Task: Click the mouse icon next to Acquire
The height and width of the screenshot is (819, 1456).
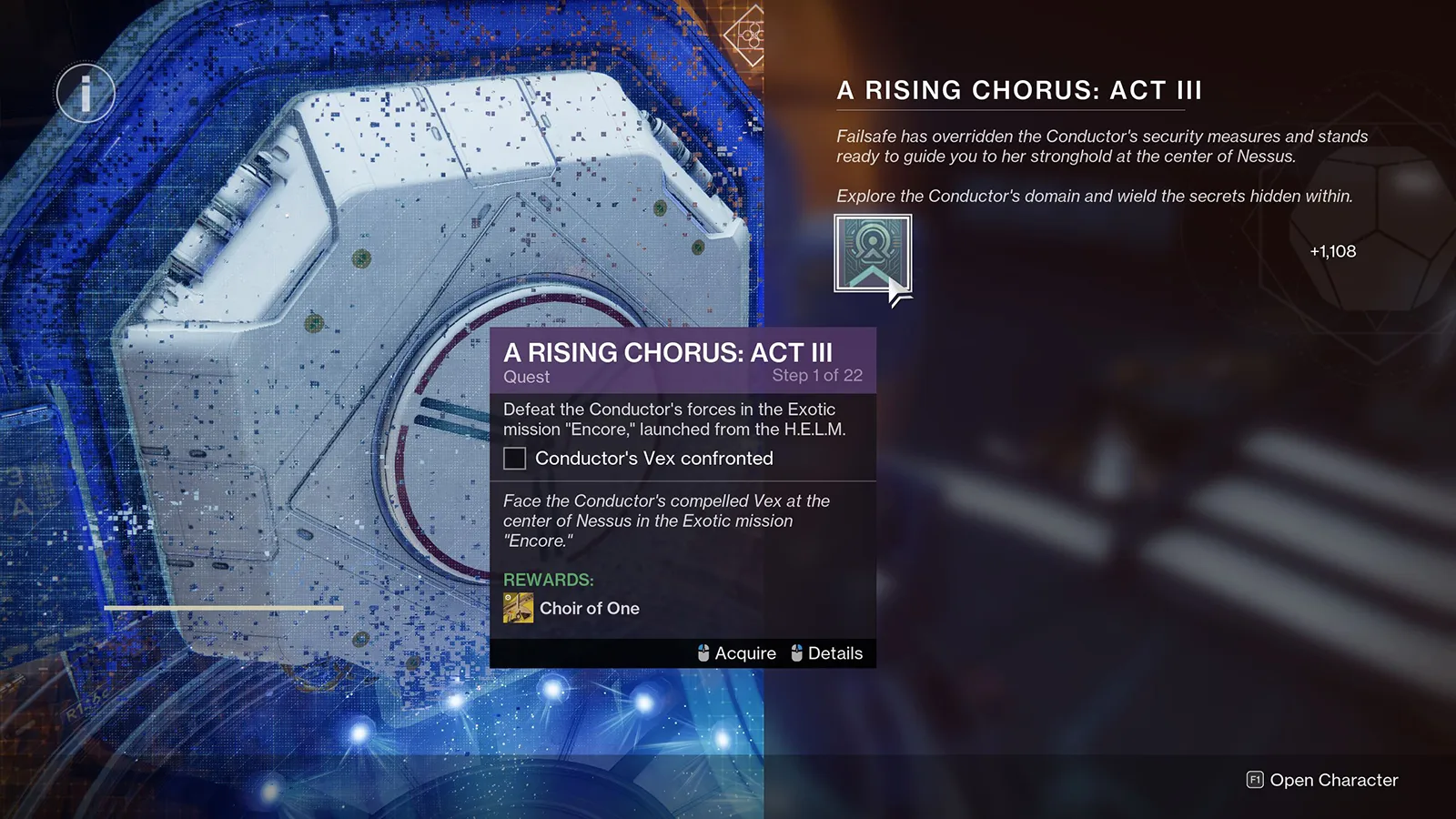Action: (x=703, y=652)
